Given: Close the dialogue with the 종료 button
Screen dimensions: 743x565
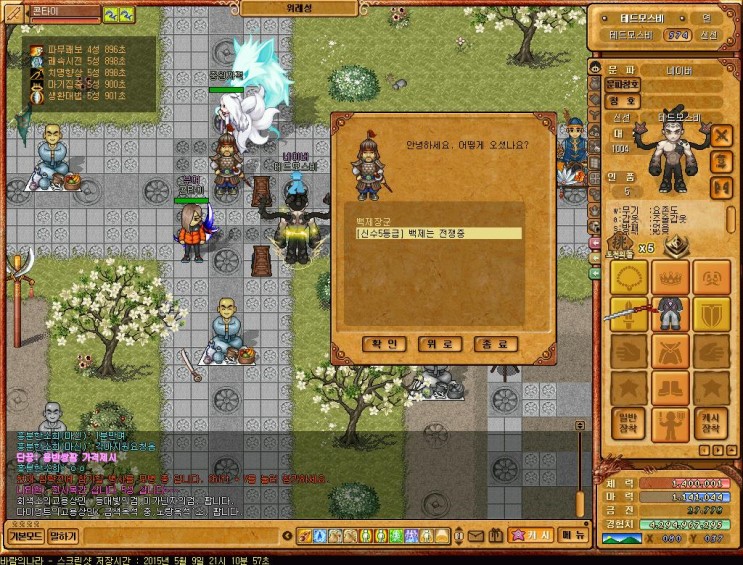Looking at the screenshot, I should 495,344.
